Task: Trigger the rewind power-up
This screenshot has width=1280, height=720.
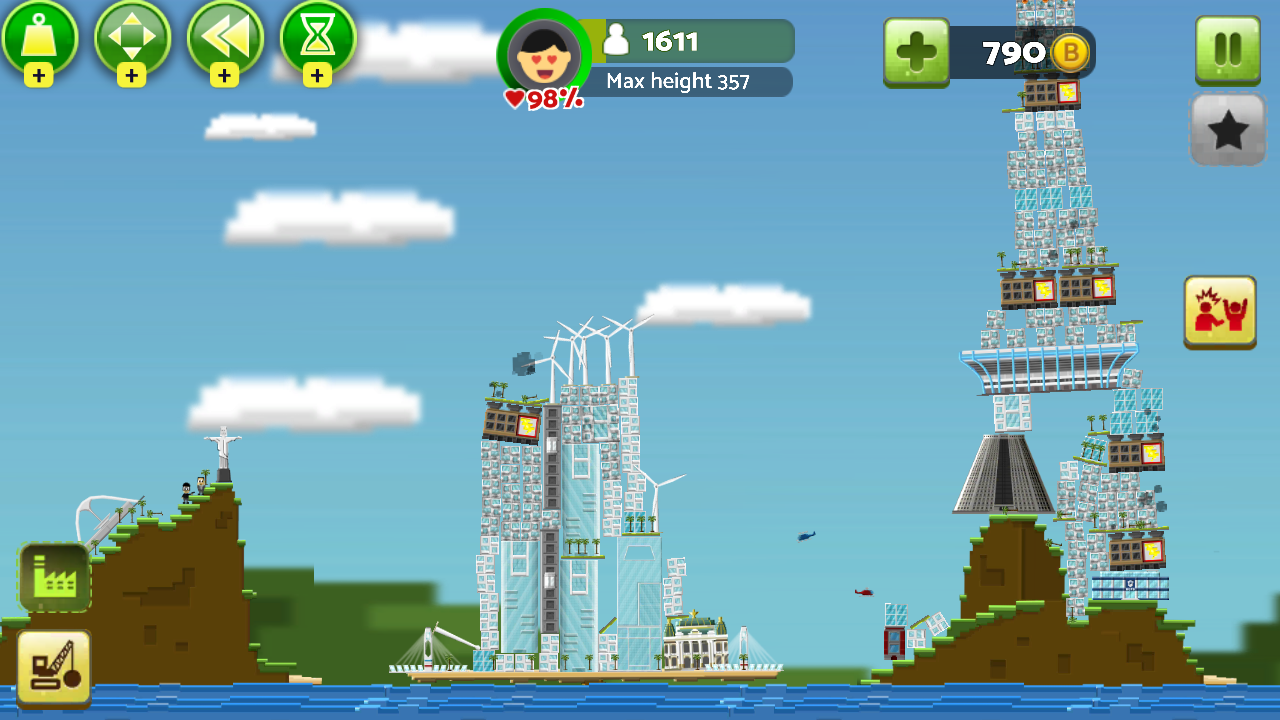Action: click(225, 41)
